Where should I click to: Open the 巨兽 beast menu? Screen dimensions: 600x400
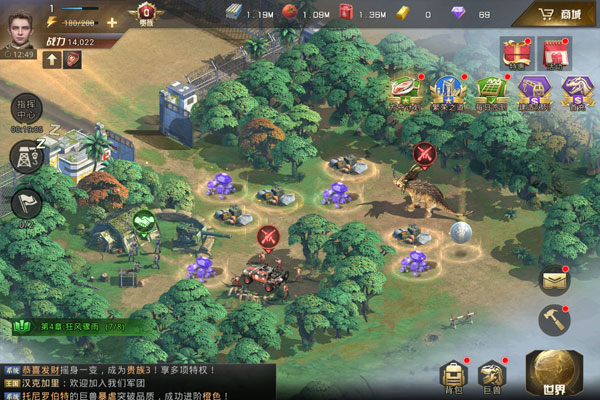tap(493, 377)
